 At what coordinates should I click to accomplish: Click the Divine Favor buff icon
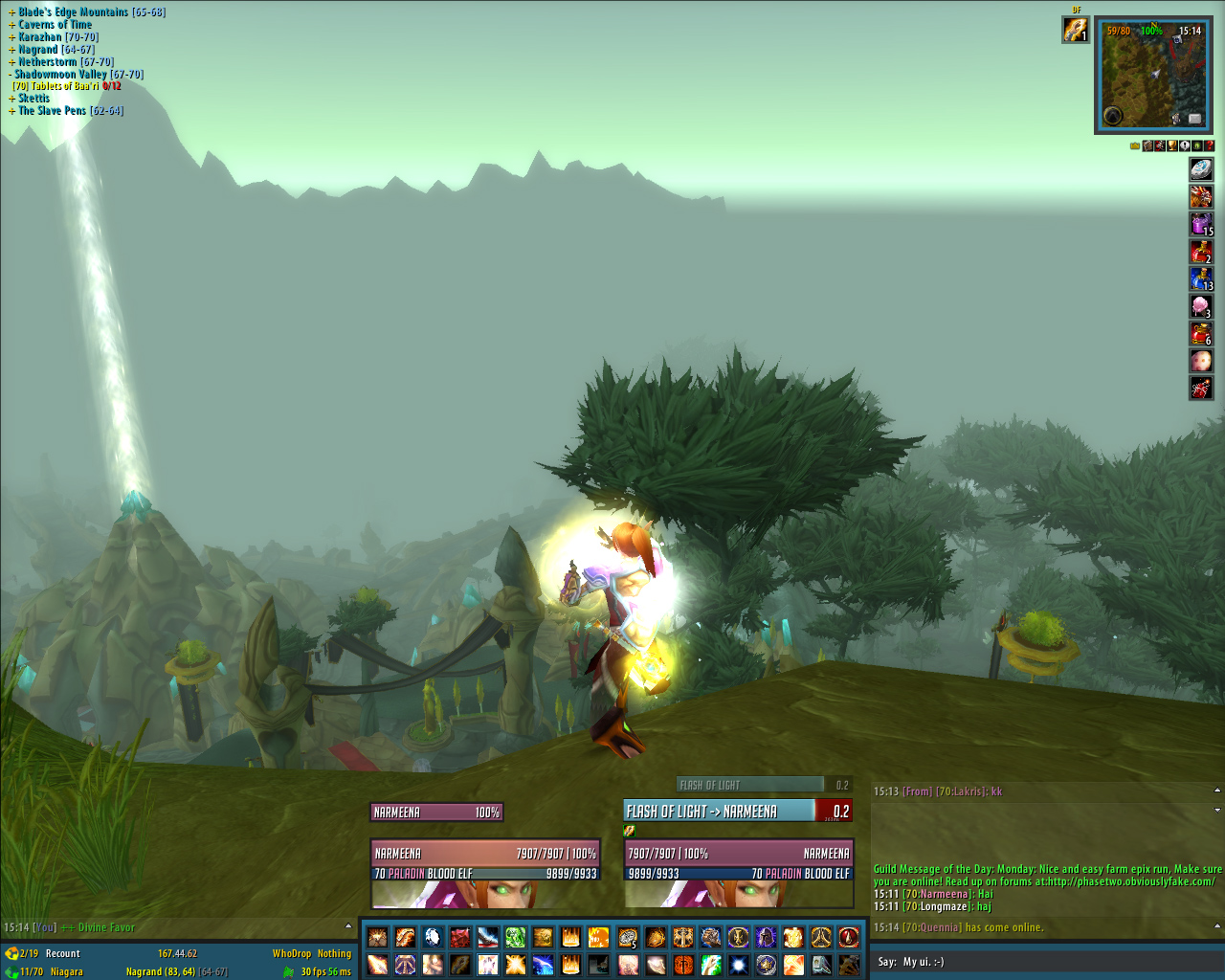pos(1075,31)
